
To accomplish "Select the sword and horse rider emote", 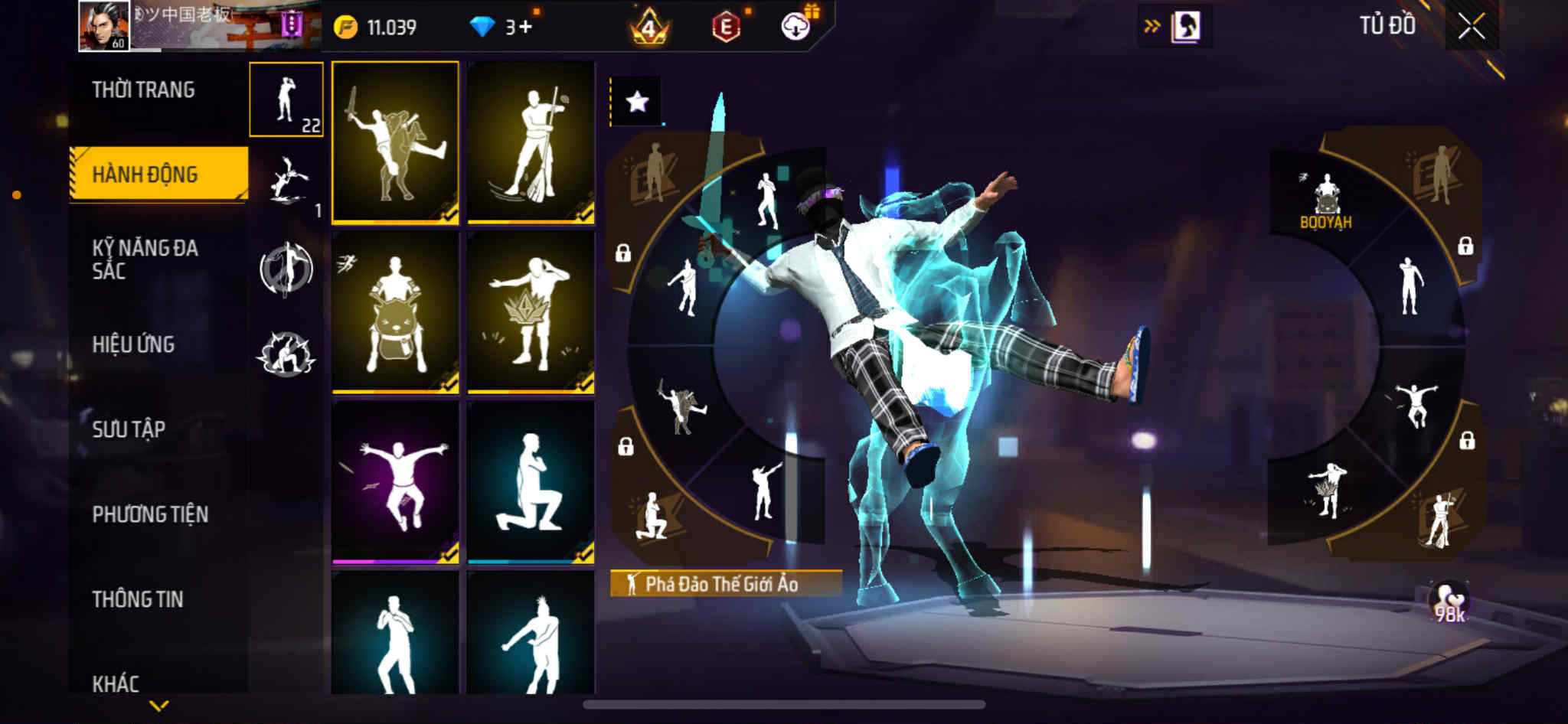I will tap(395, 143).
